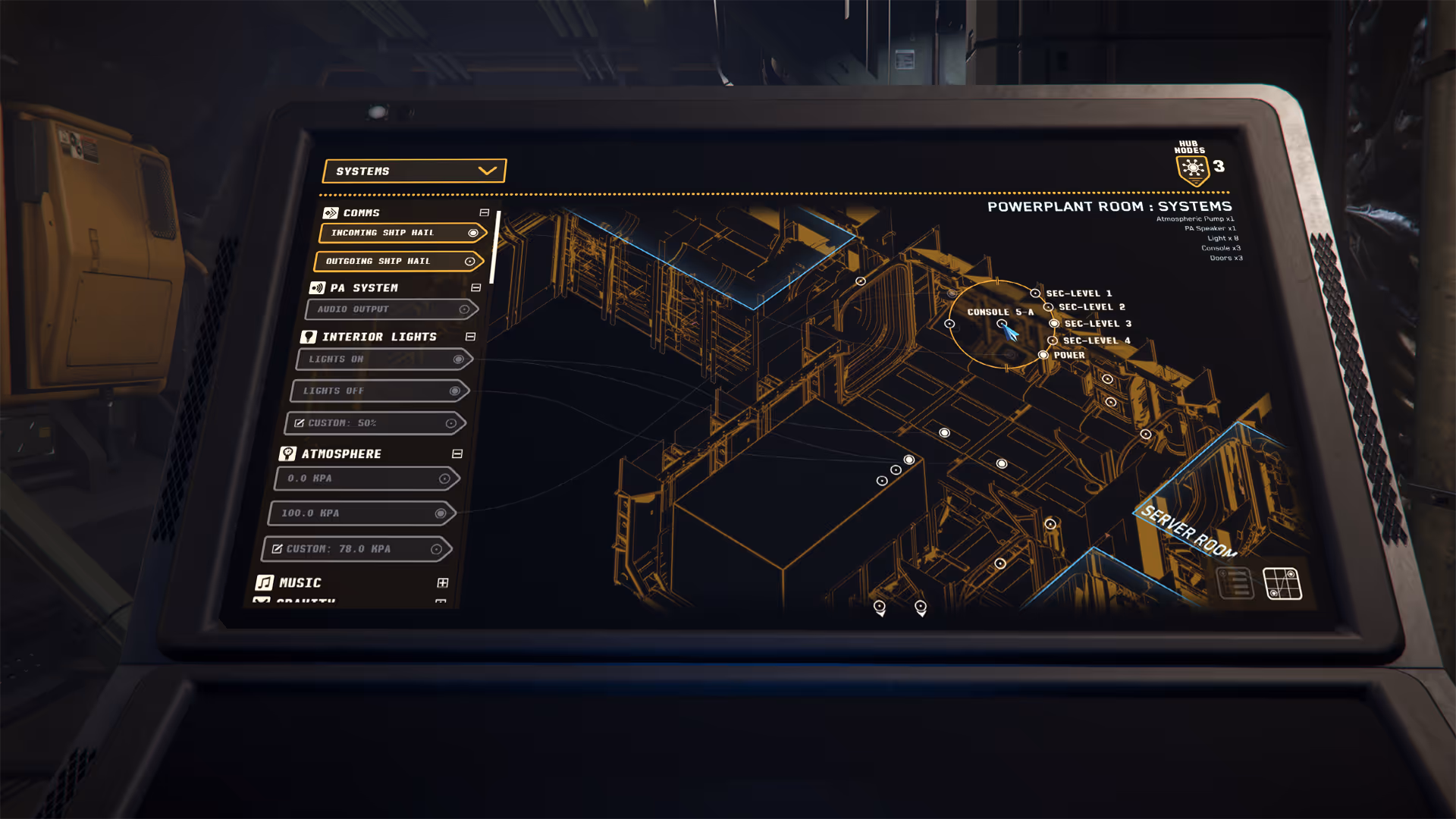
Task: Set atmosphere to 100.0 KPA
Action: pos(361,513)
